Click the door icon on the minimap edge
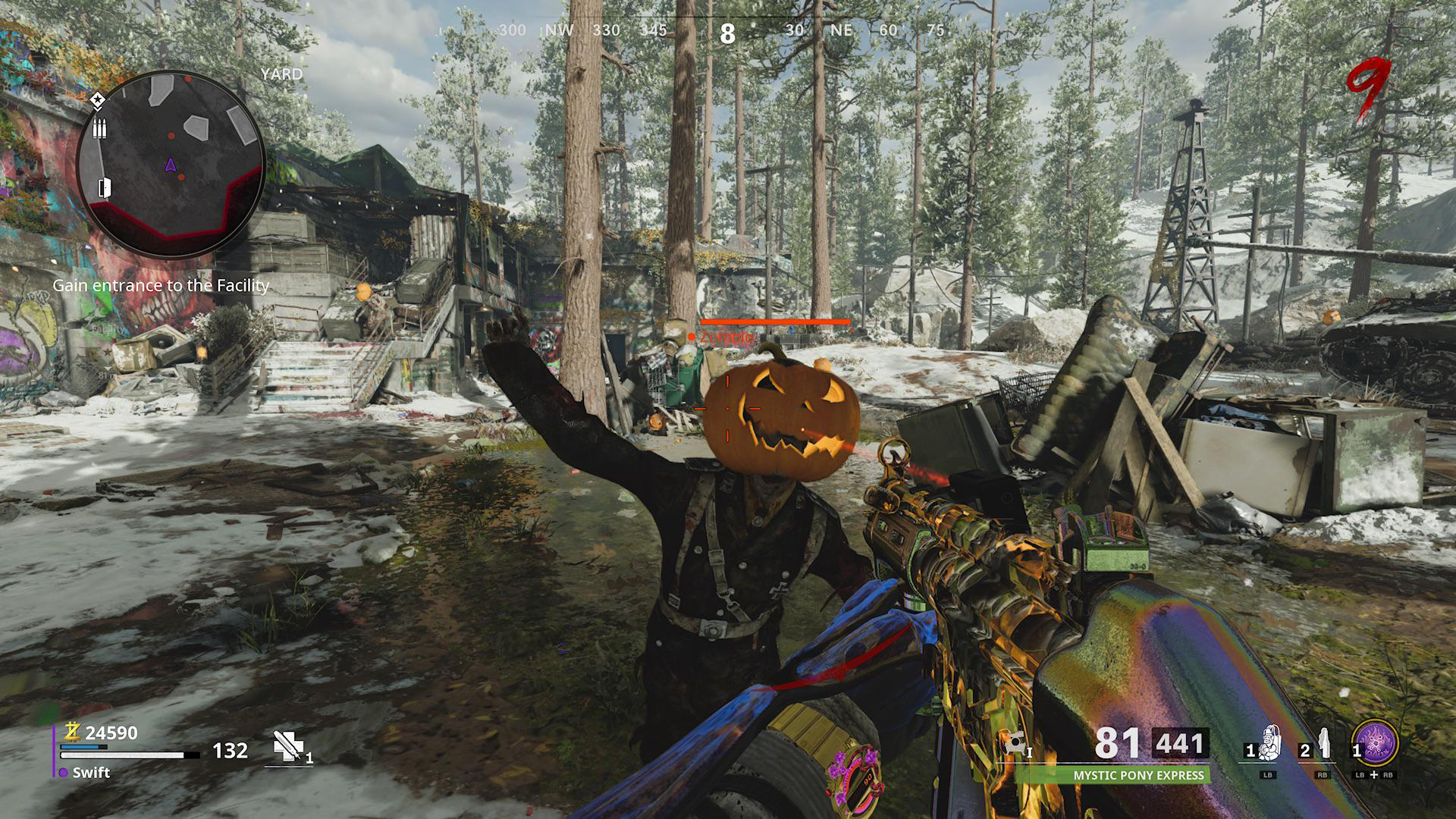 click(x=104, y=188)
